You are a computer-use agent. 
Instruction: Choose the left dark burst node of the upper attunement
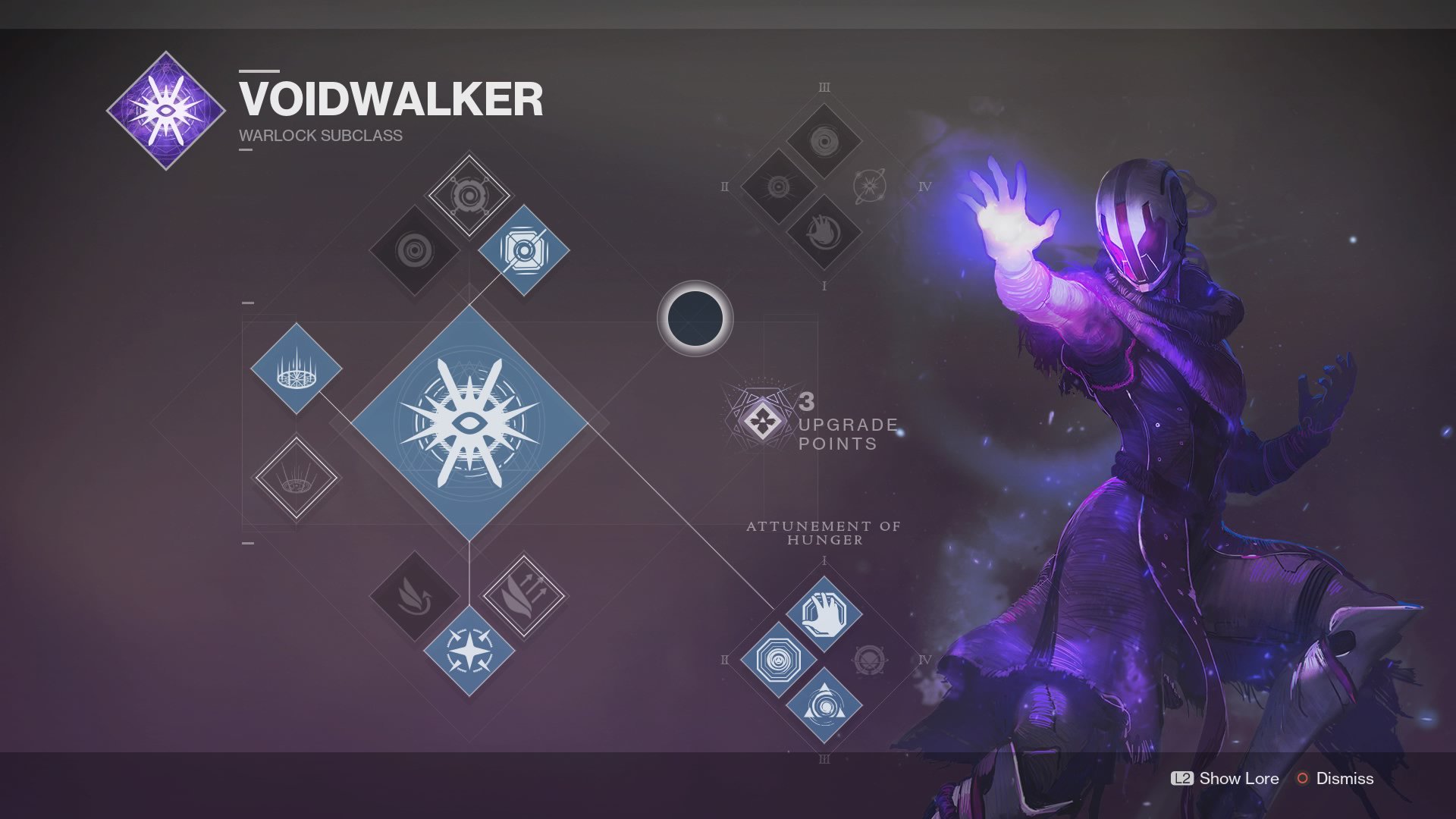tap(778, 187)
